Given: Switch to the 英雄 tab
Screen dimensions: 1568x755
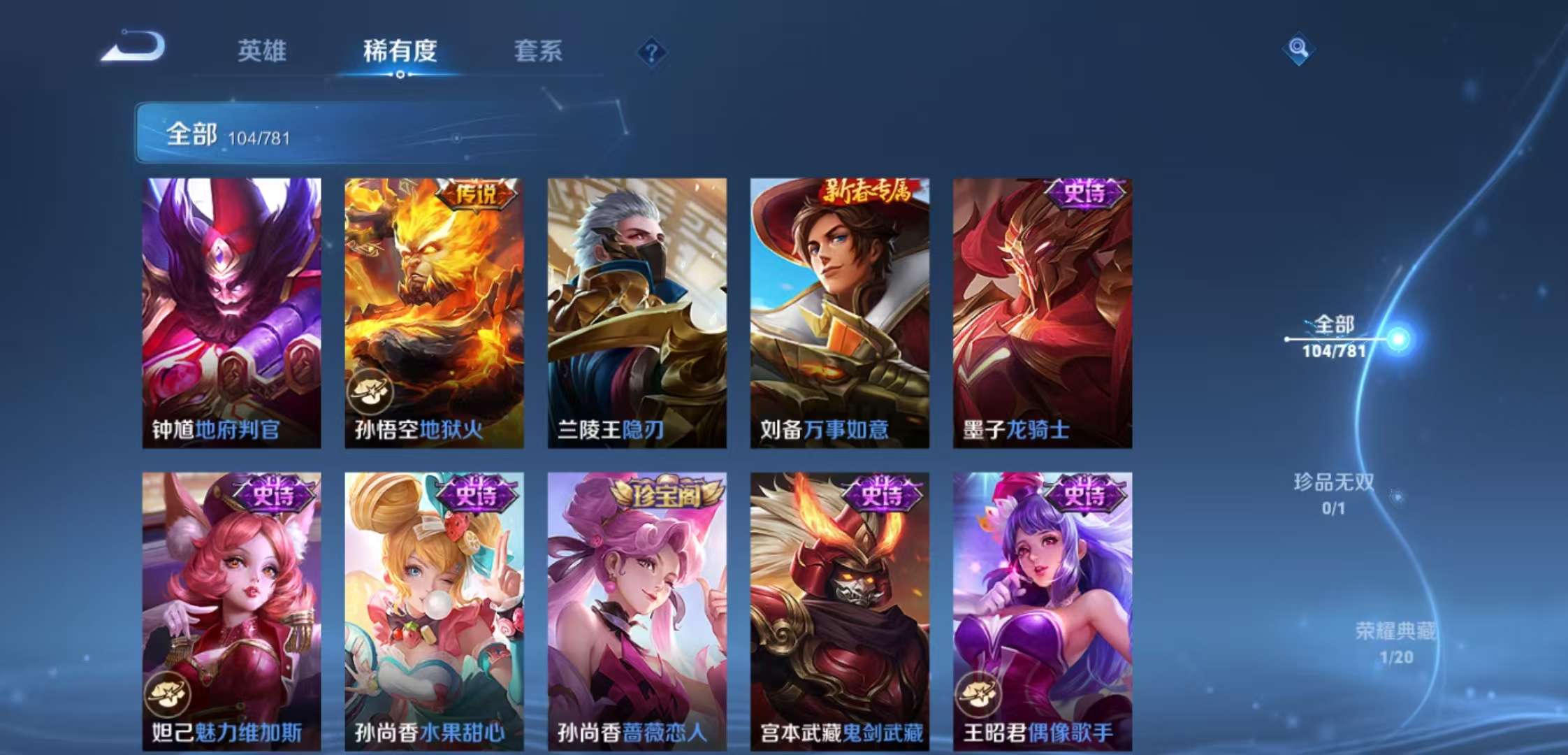Looking at the screenshot, I should (x=263, y=51).
